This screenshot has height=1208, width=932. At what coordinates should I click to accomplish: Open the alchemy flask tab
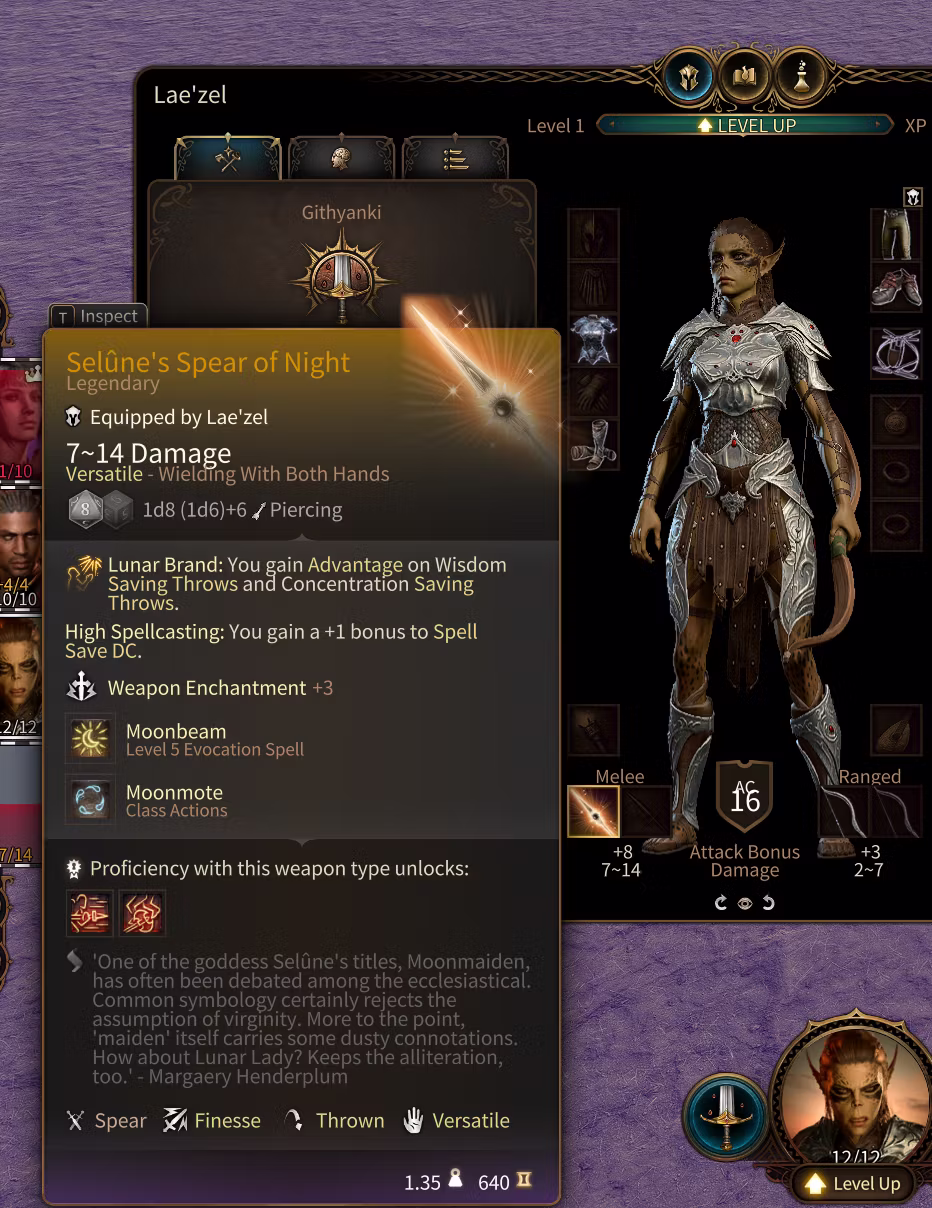[801, 76]
